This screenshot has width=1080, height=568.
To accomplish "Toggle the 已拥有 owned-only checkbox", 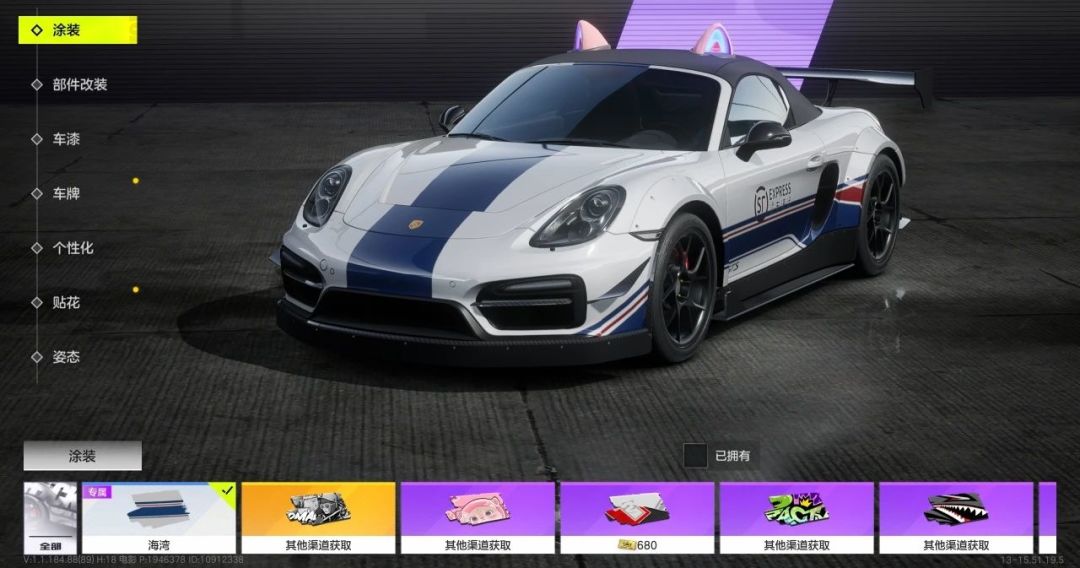I will click(x=696, y=456).
